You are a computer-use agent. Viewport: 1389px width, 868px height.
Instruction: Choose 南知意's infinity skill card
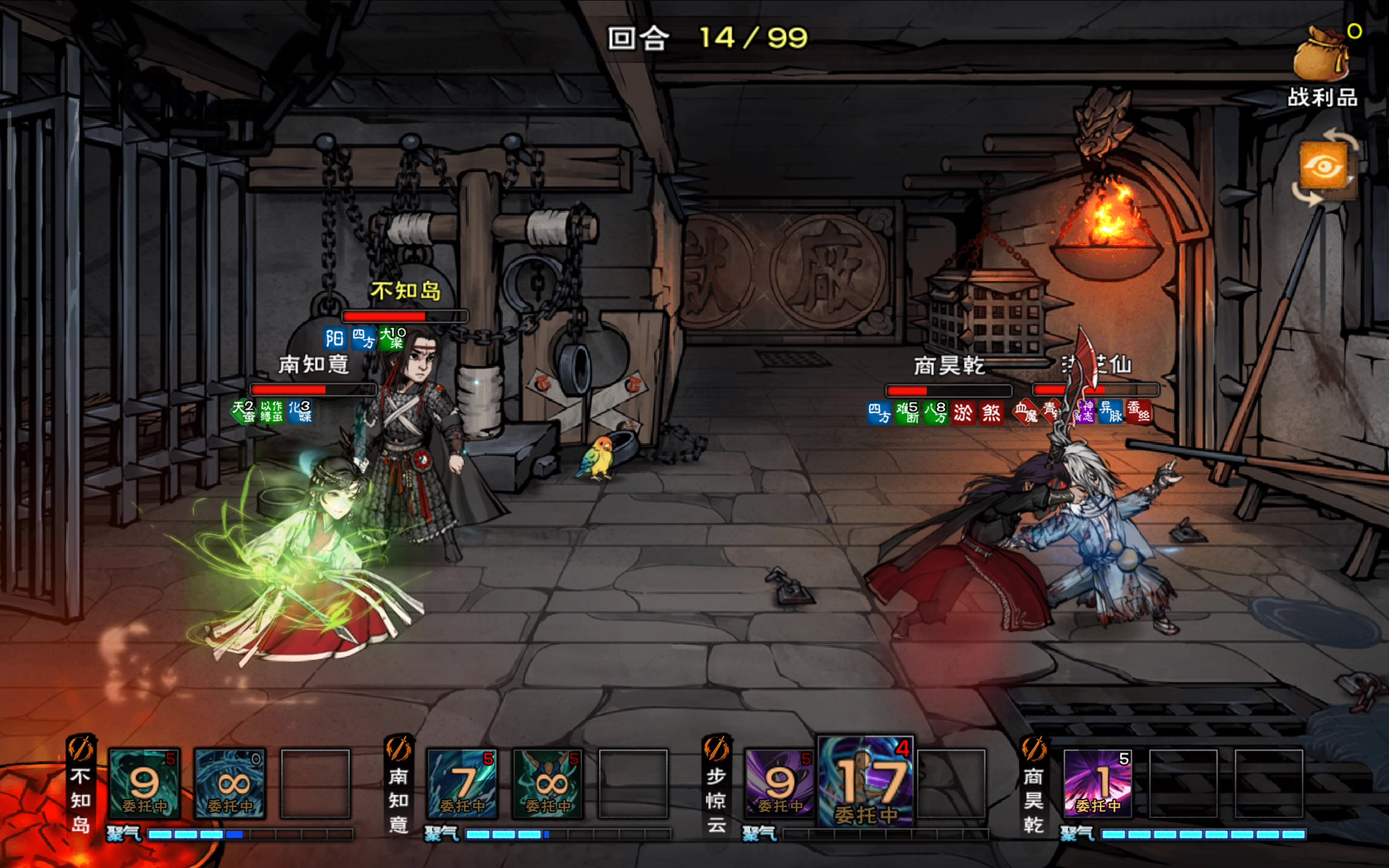click(549, 783)
